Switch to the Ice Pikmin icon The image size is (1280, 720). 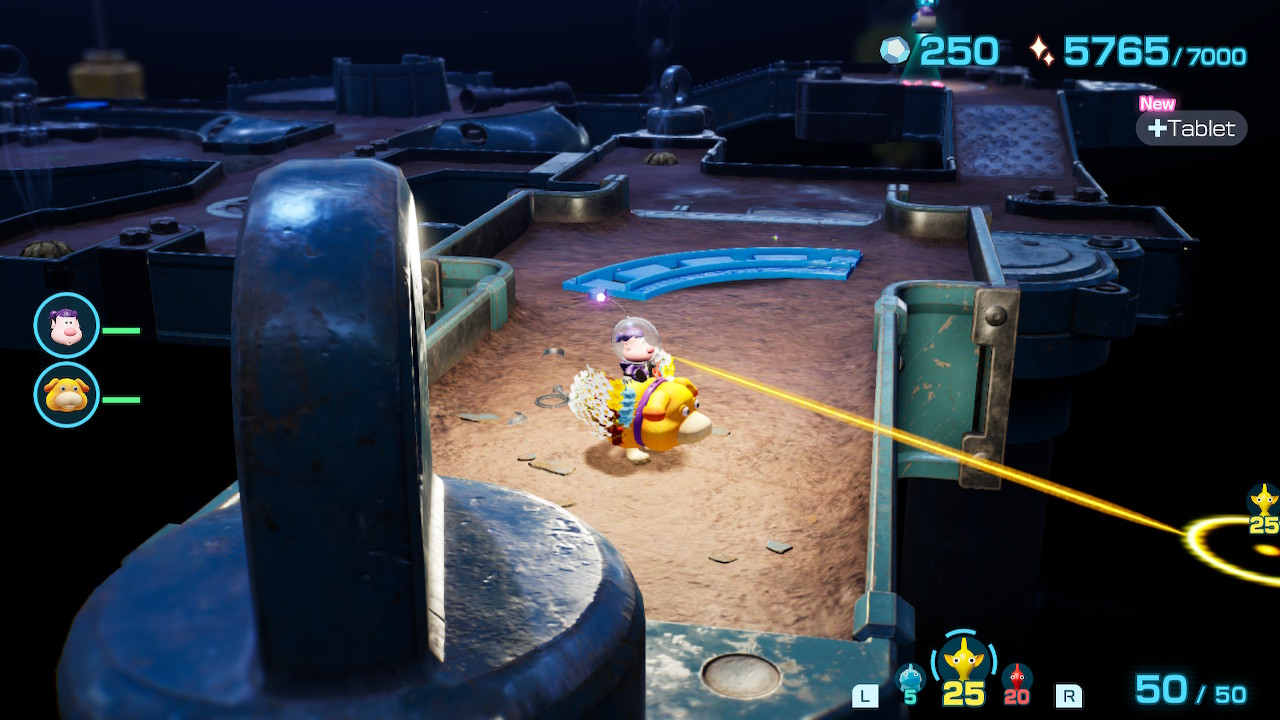click(x=910, y=678)
